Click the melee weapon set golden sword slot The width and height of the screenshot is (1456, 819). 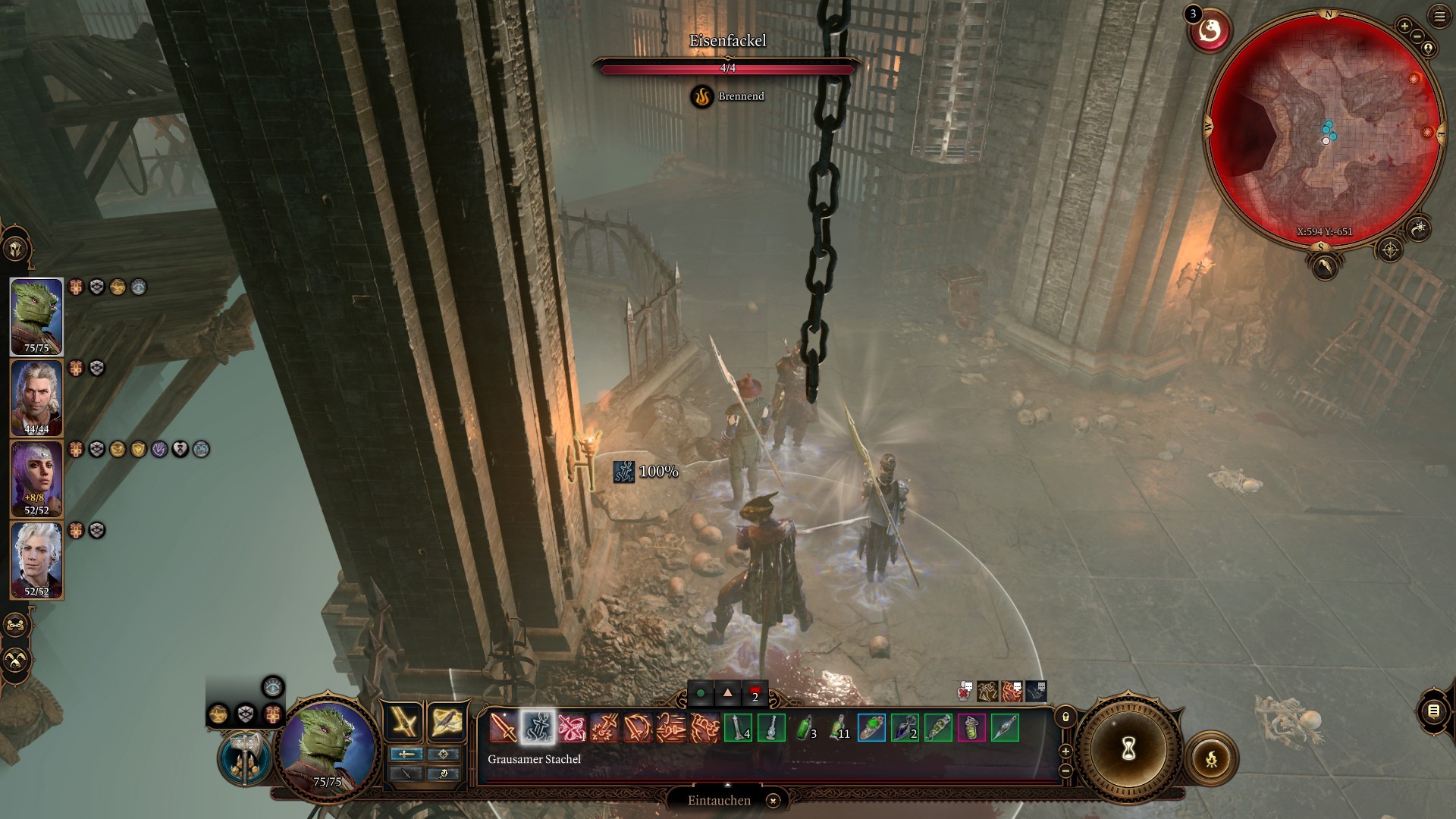pos(403,720)
